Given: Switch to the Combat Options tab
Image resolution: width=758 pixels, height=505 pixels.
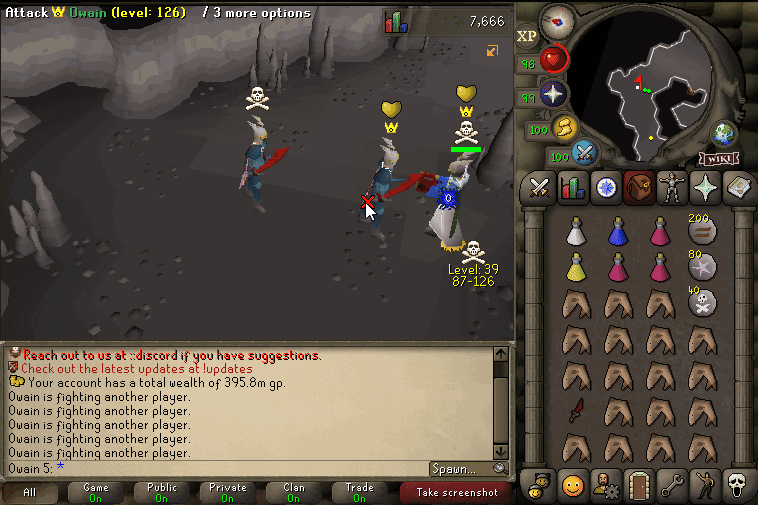Looking at the screenshot, I should pos(541,187).
